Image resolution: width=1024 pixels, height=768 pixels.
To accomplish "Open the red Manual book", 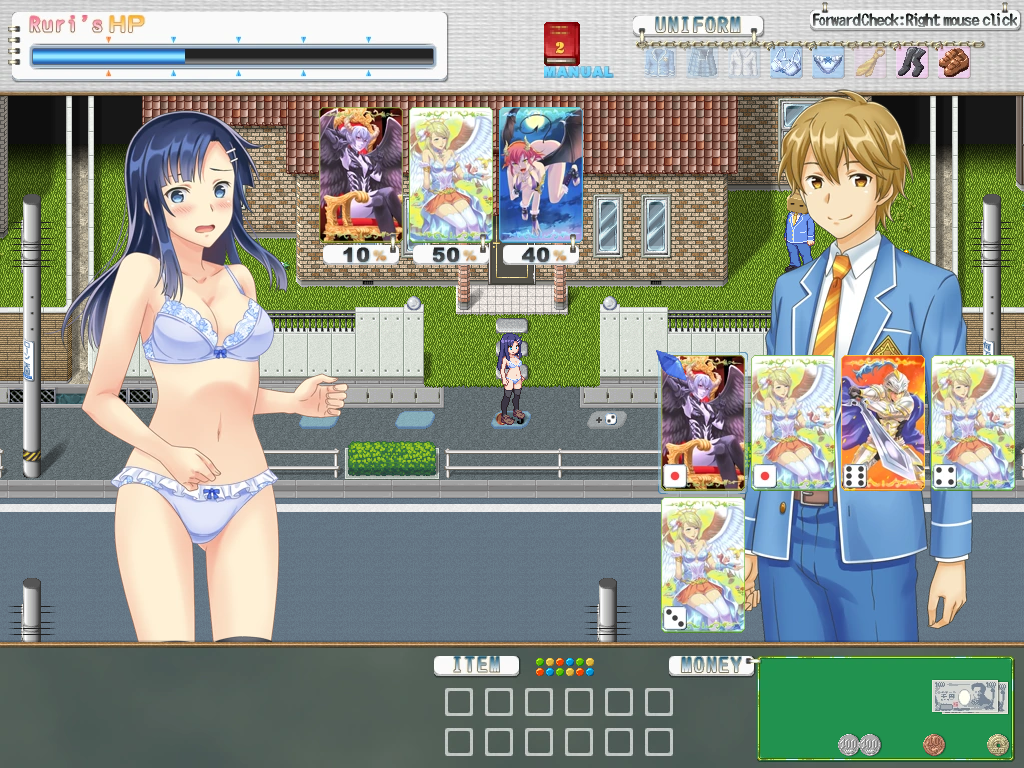I will click(561, 45).
